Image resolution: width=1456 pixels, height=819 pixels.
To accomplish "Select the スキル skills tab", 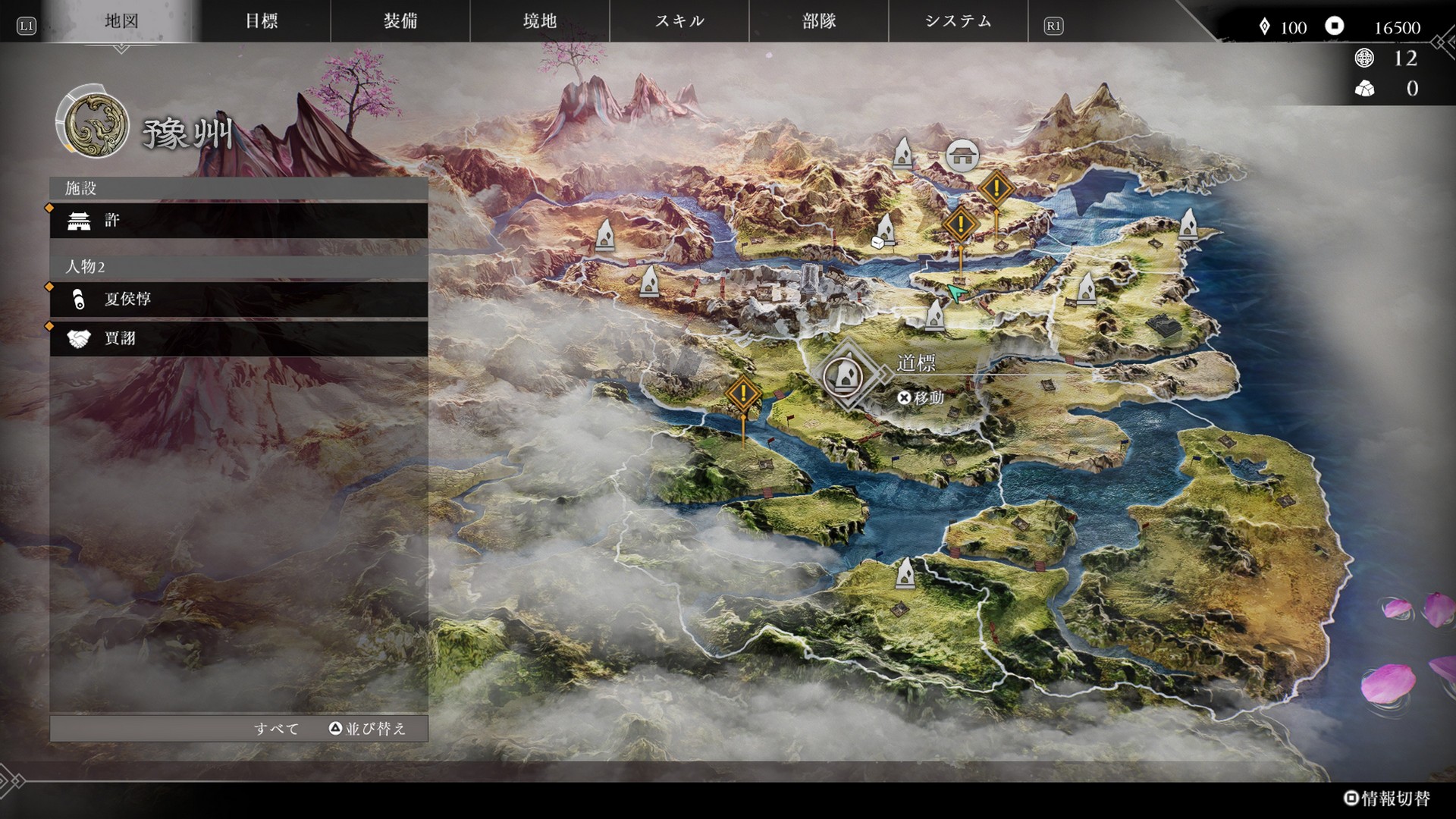I will coord(679,21).
